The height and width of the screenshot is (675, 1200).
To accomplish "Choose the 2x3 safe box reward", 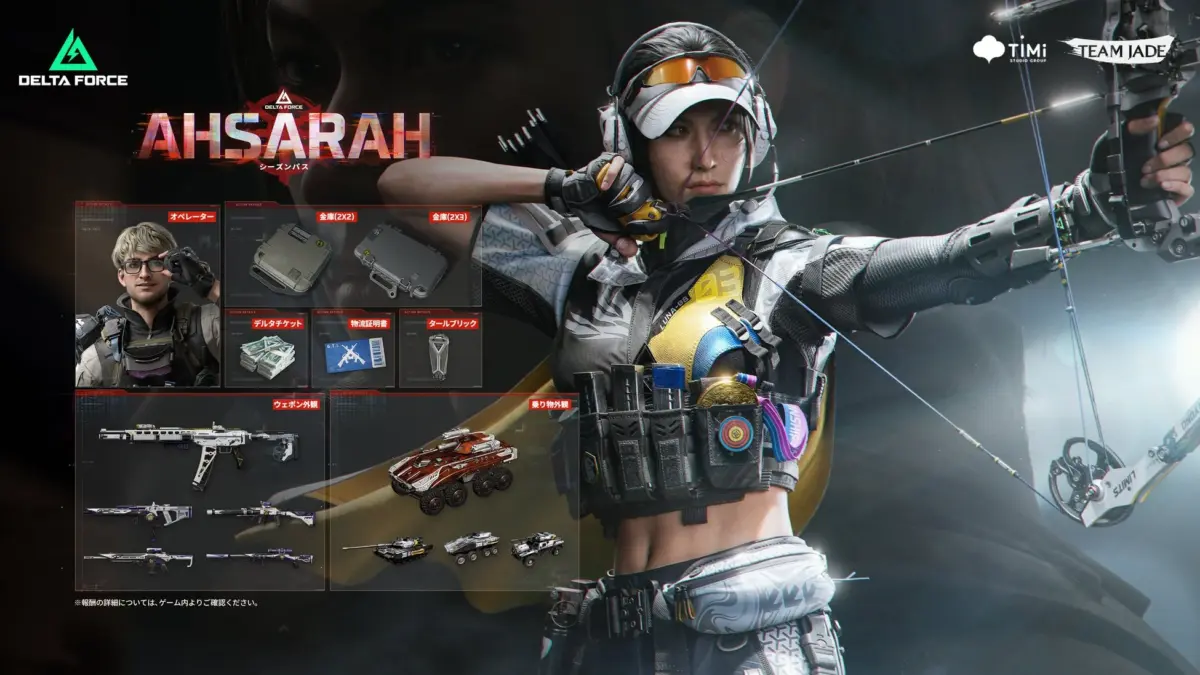I will pyautogui.click(x=399, y=260).
